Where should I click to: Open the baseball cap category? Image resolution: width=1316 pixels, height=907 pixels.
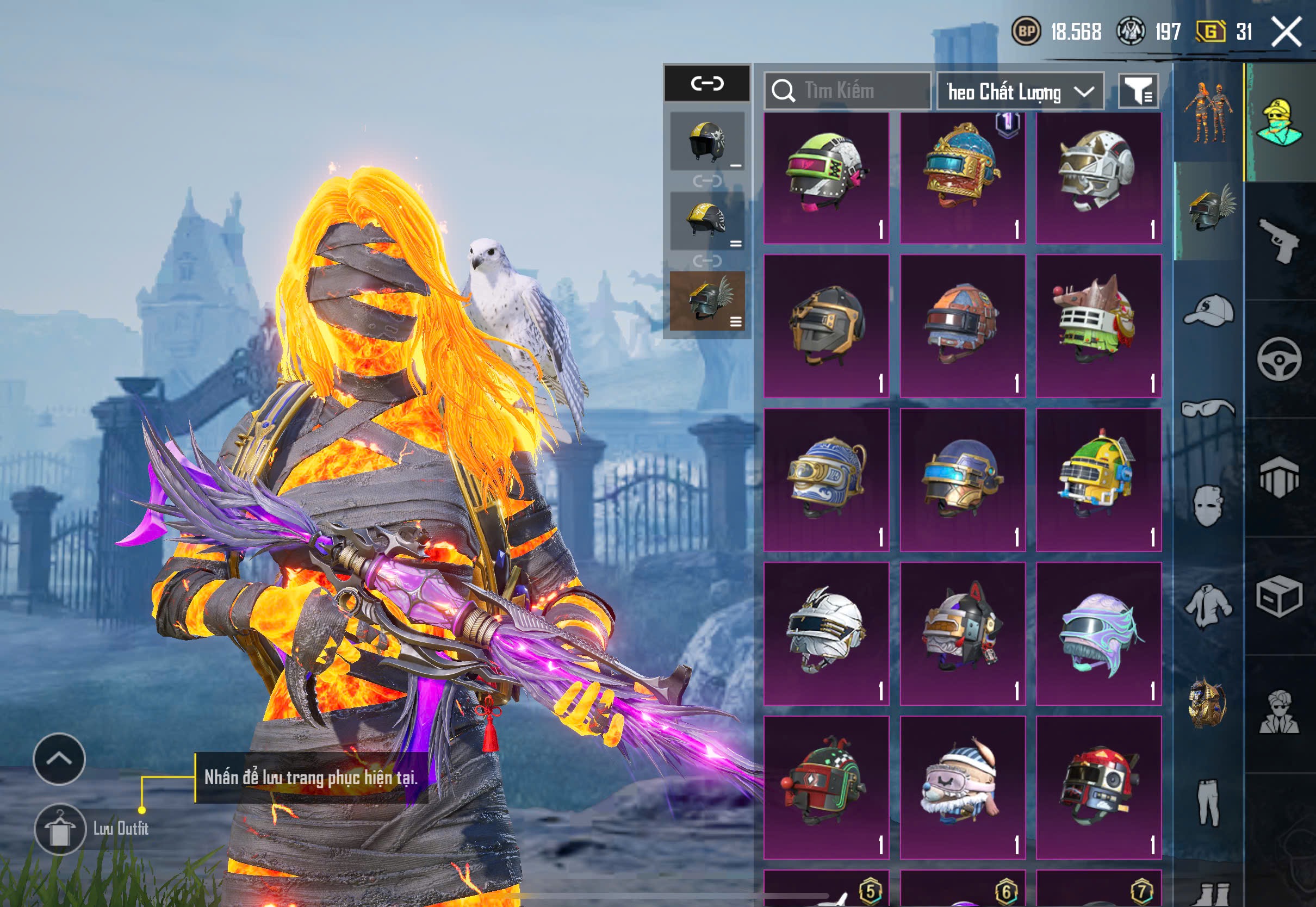tap(1209, 310)
